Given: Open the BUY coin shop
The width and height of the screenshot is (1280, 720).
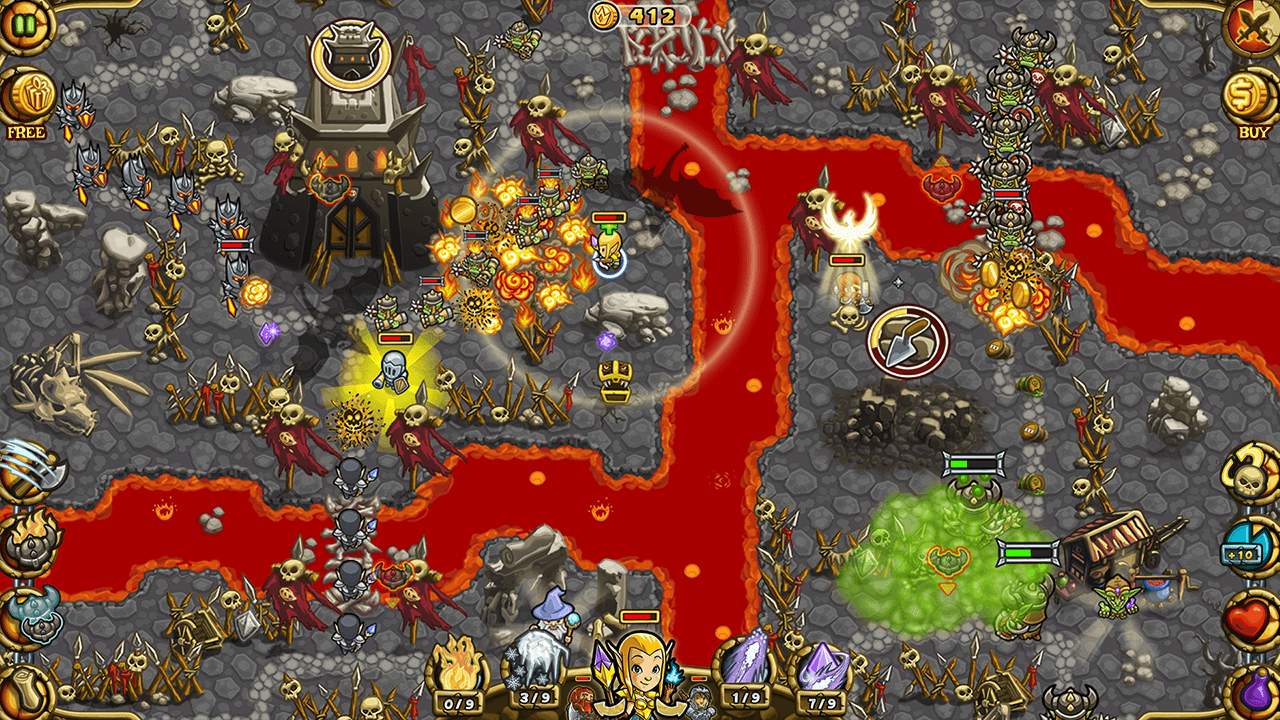Looking at the screenshot, I should [1251, 97].
